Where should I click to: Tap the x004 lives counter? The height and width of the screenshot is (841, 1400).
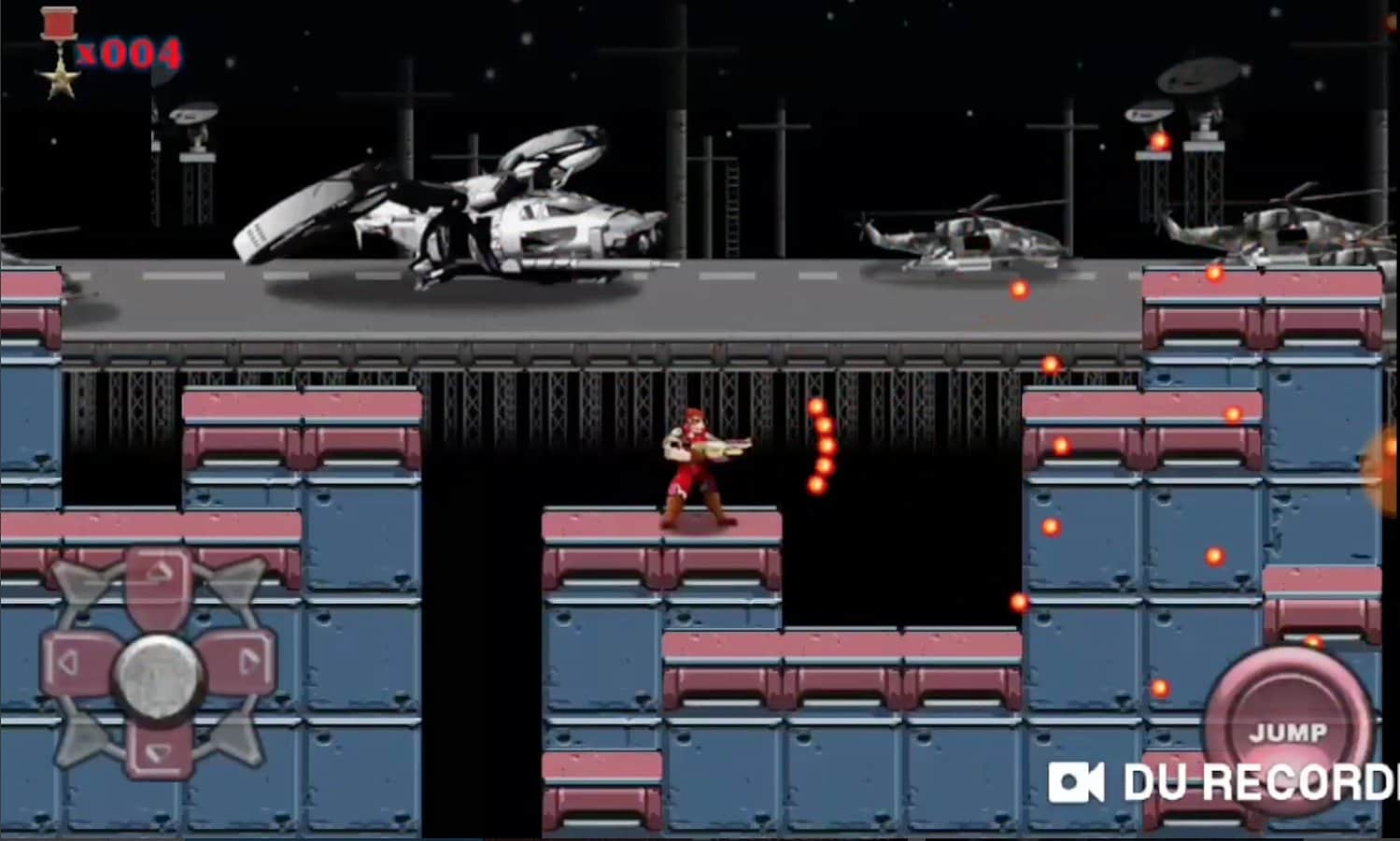[132, 53]
